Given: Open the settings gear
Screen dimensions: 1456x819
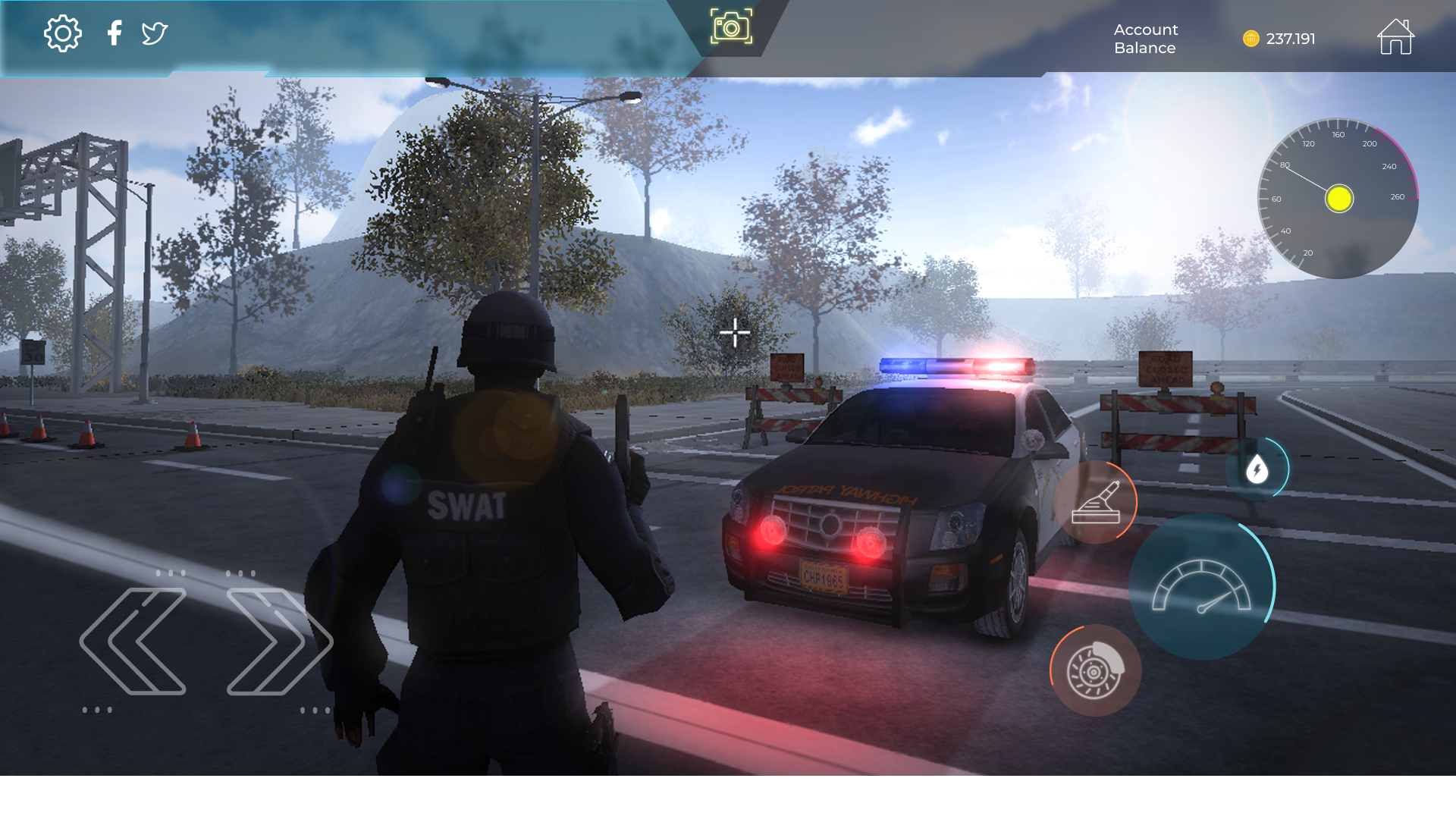Looking at the screenshot, I should click(x=64, y=33).
